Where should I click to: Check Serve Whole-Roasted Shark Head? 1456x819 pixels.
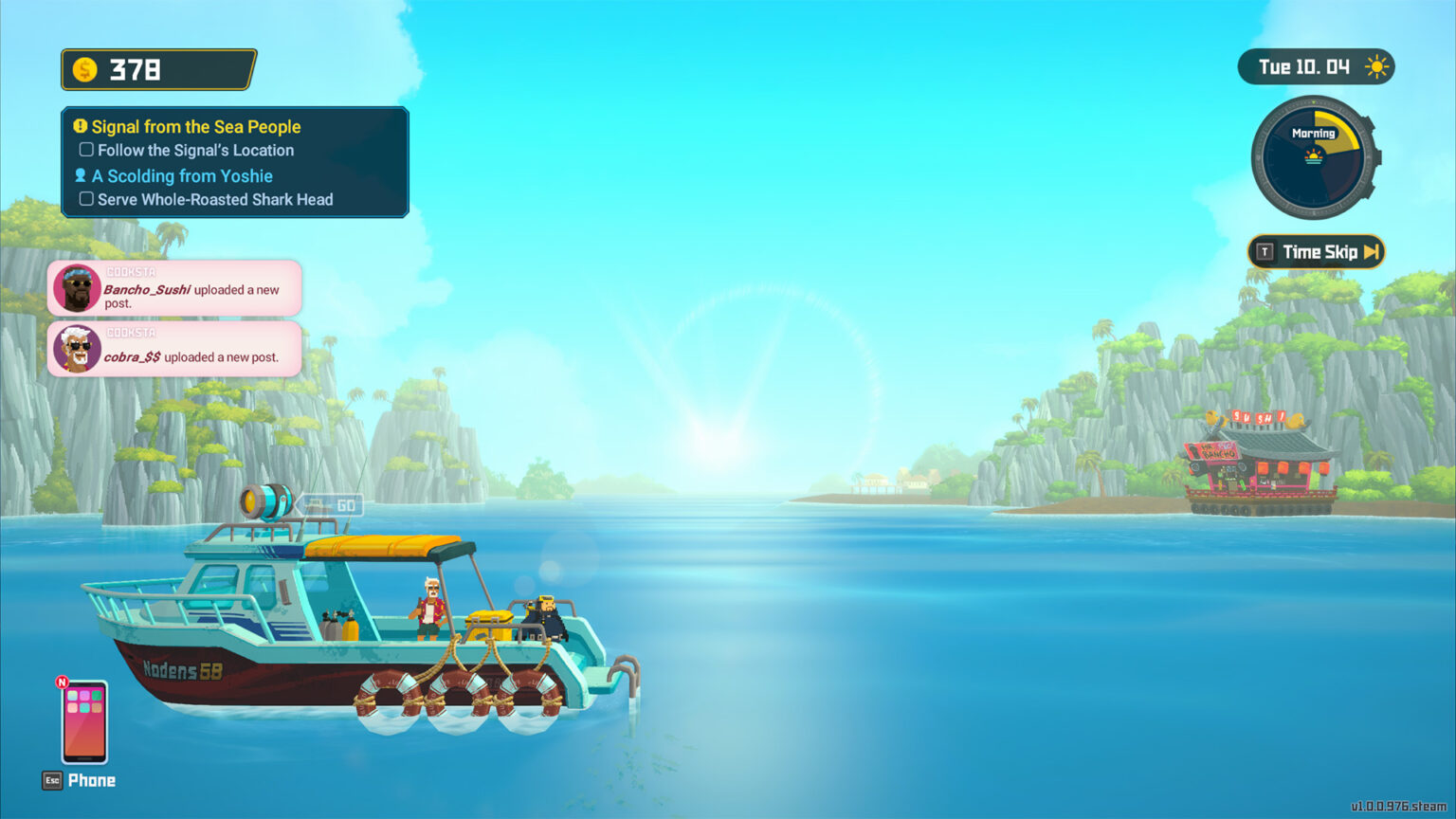click(x=86, y=199)
